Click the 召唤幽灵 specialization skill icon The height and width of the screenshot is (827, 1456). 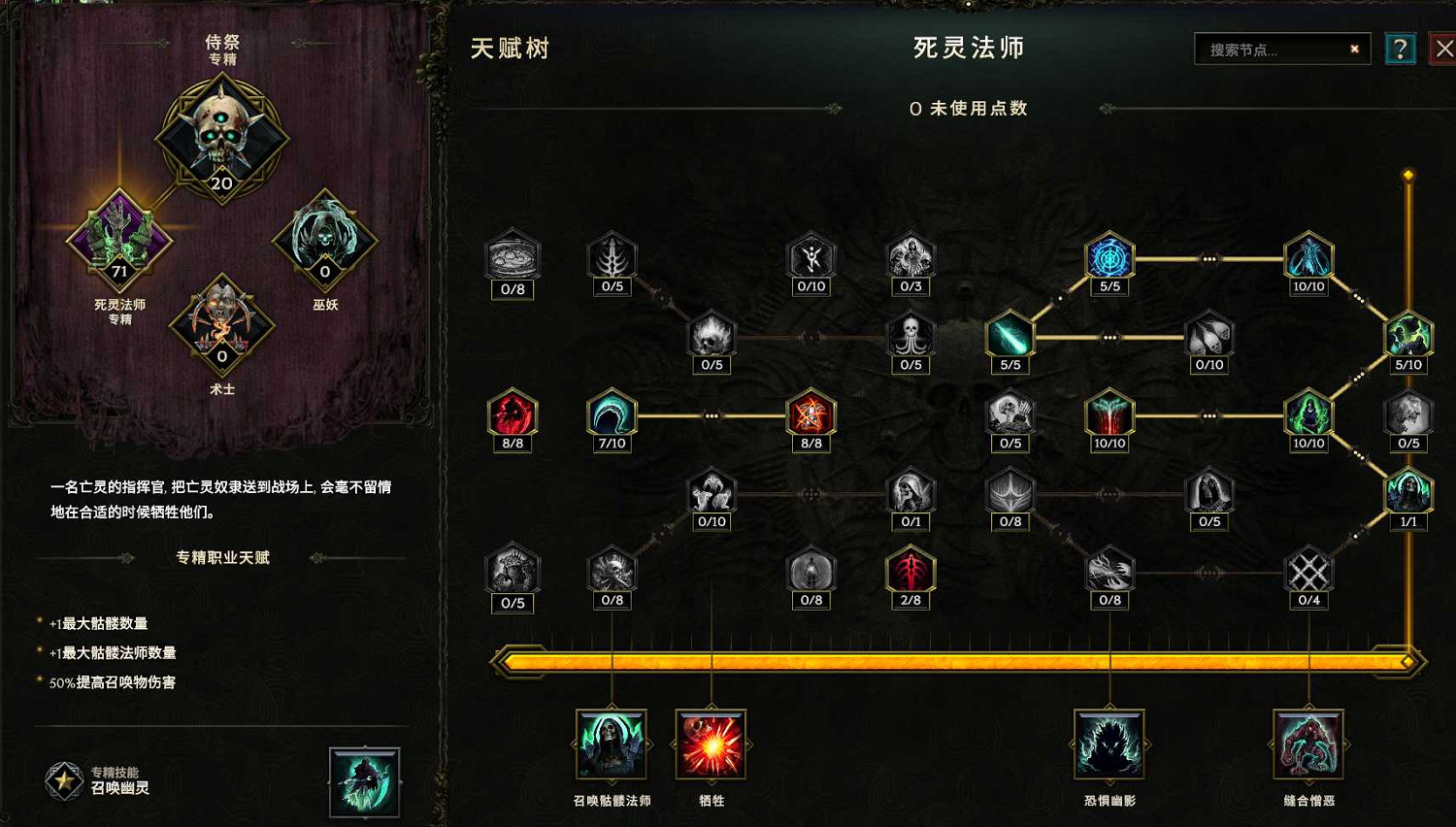(365, 782)
